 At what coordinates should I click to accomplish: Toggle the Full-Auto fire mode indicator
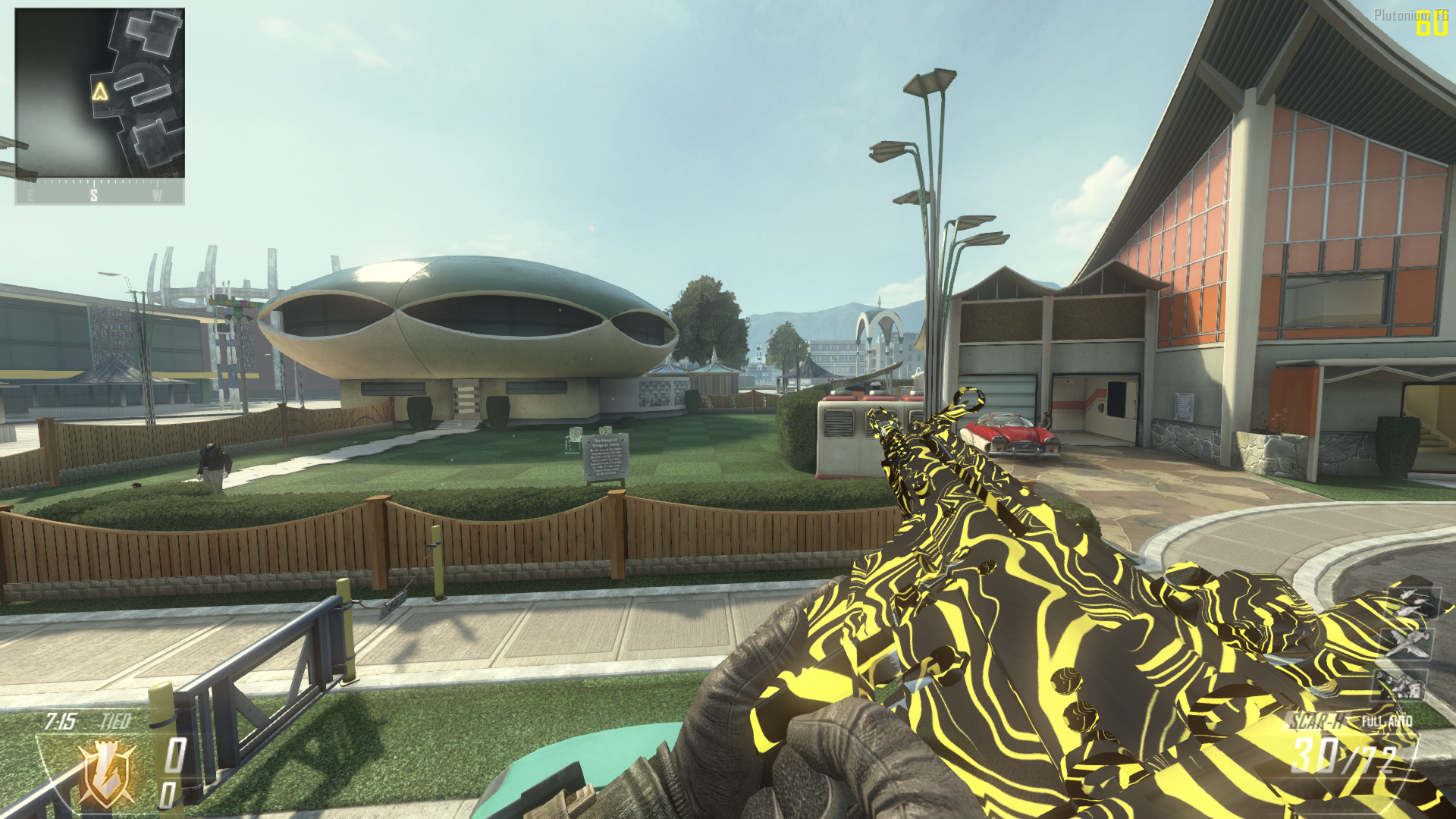pos(1387,720)
